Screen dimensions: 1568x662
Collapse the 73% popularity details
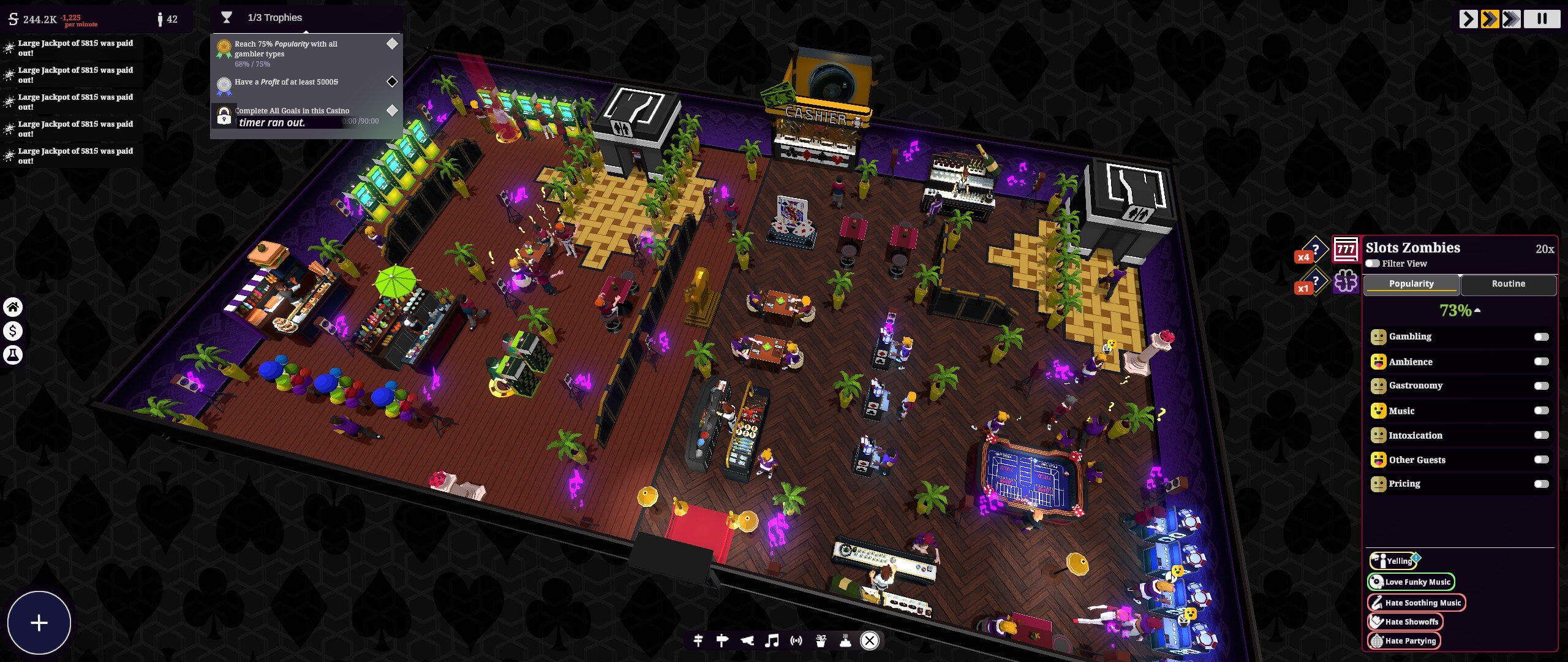point(1477,310)
